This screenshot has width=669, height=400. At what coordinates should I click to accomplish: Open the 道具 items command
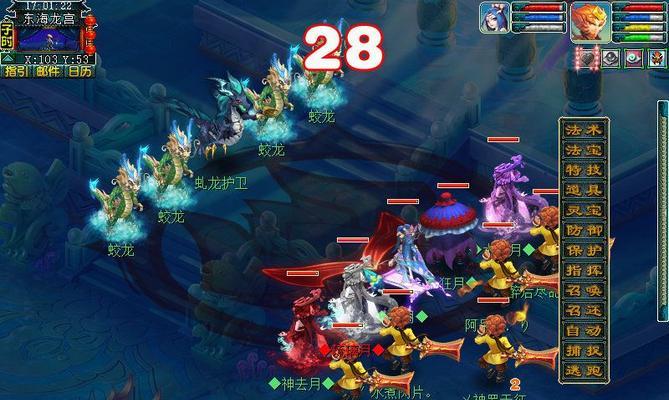[x=585, y=190]
